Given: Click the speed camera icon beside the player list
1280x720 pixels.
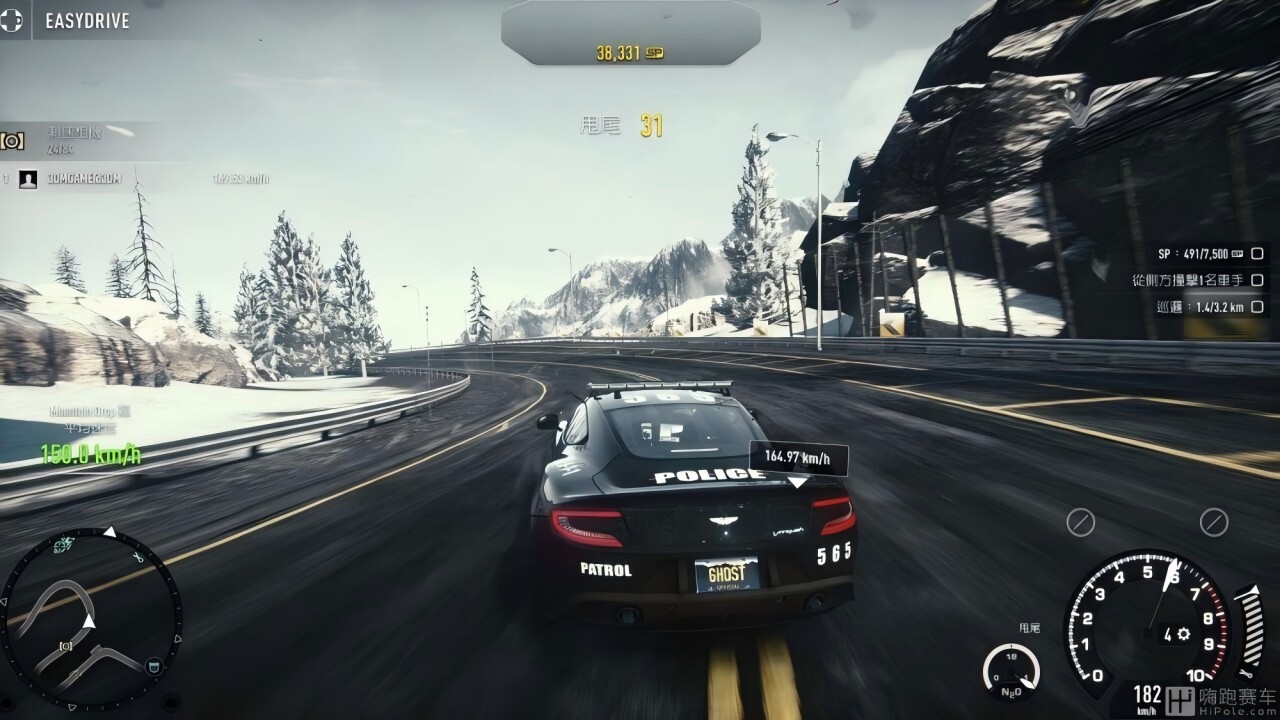Looking at the screenshot, I should click(12, 141).
